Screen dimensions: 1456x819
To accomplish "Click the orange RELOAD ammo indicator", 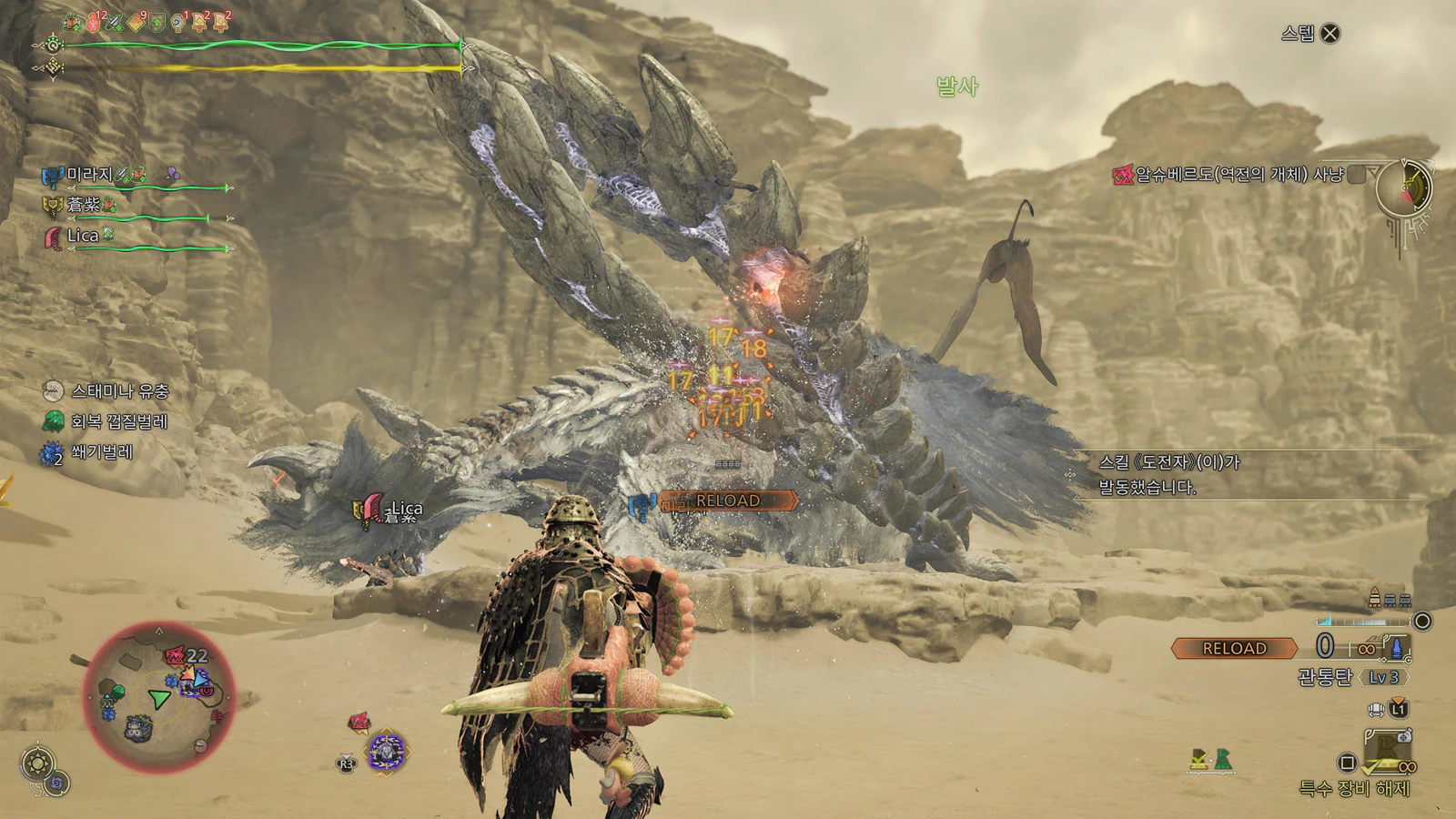I will pyautogui.click(x=1234, y=648).
